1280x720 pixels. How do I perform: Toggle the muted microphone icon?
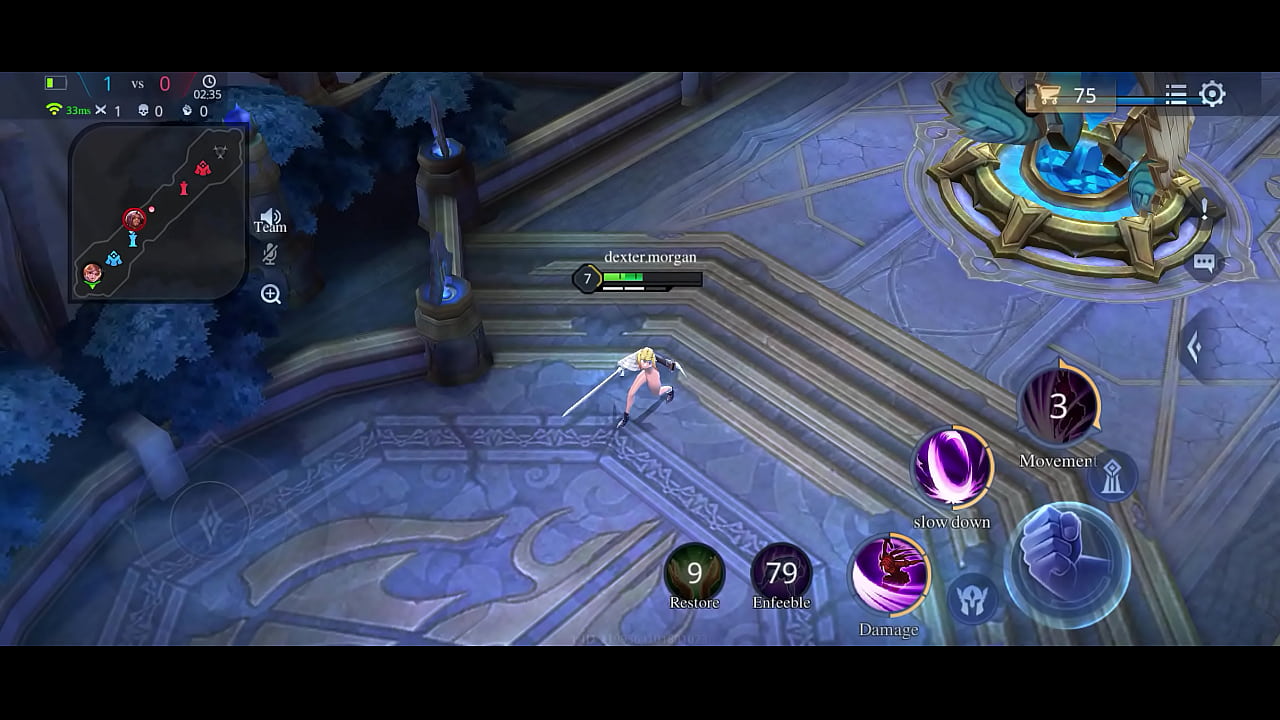270,254
